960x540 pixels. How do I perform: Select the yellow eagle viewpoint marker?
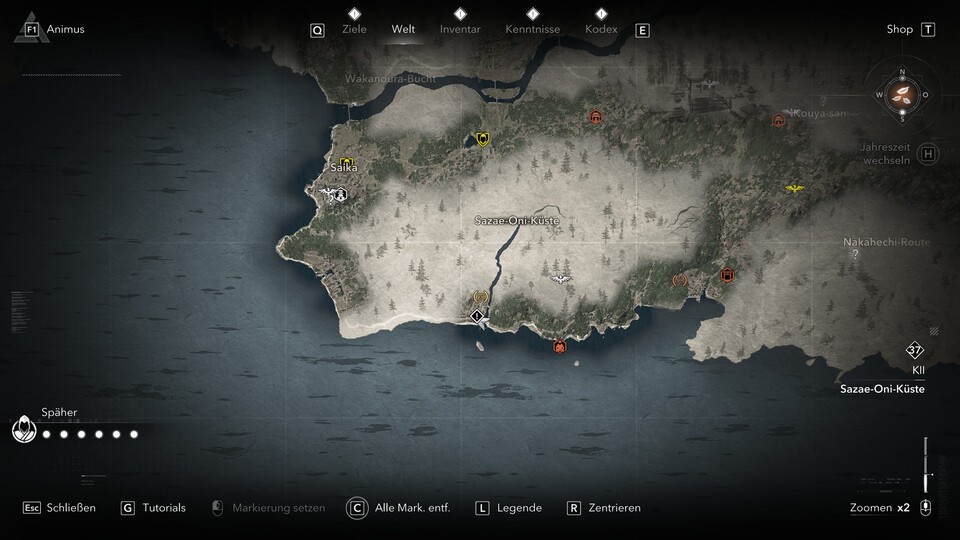[795, 188]
